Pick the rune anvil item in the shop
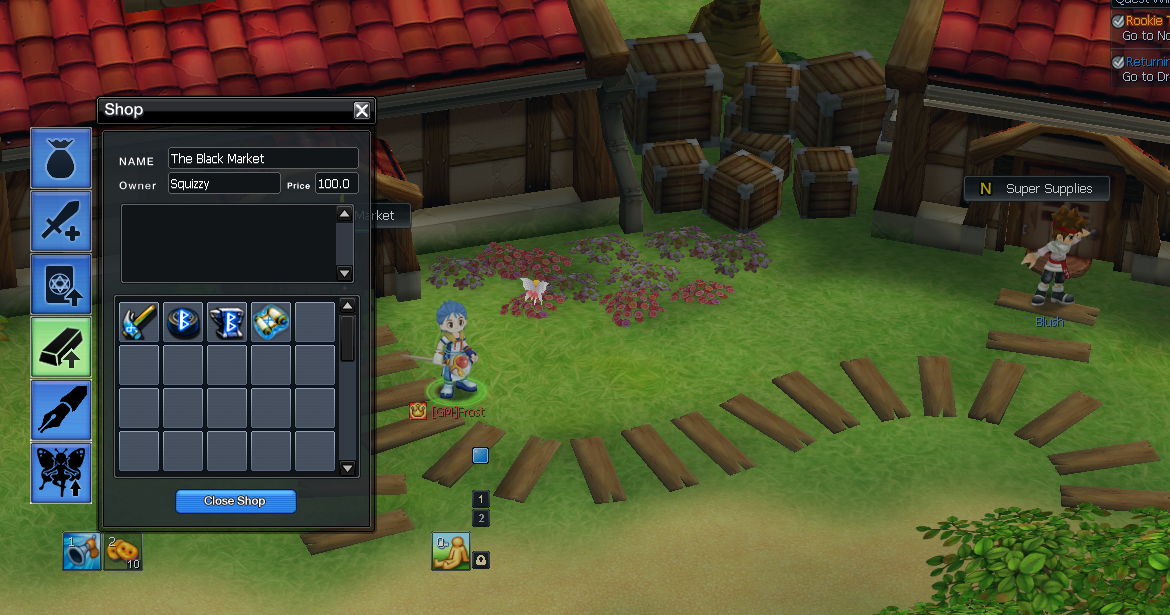The image size is (1170, 615). click(x=227, y=322)
